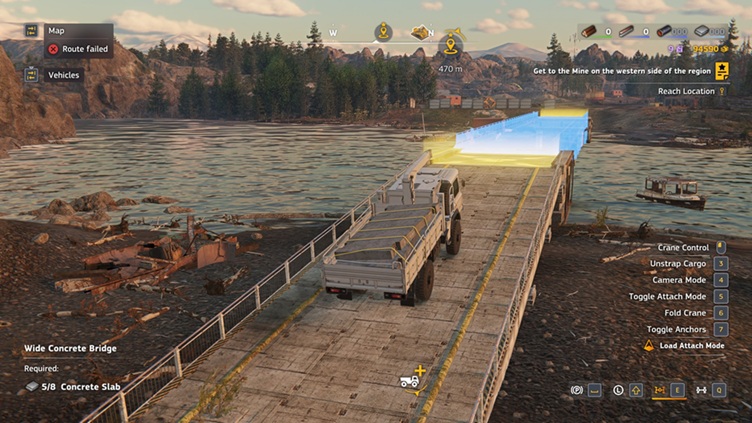Toggle the low gear indicator

[619, 390]
